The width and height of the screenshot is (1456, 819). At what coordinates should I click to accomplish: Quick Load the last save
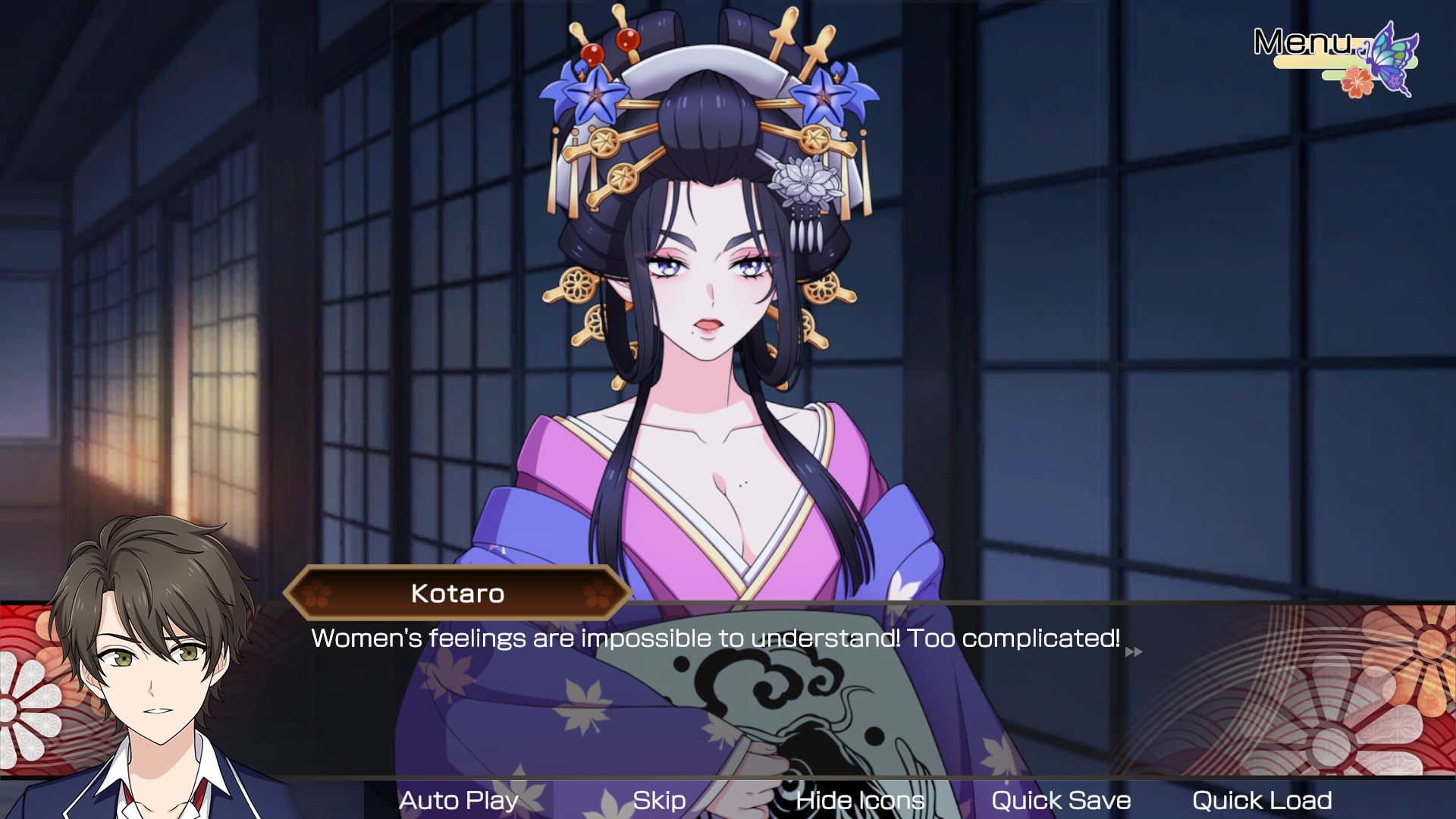pyautogui.click(x=1262, y=800)
